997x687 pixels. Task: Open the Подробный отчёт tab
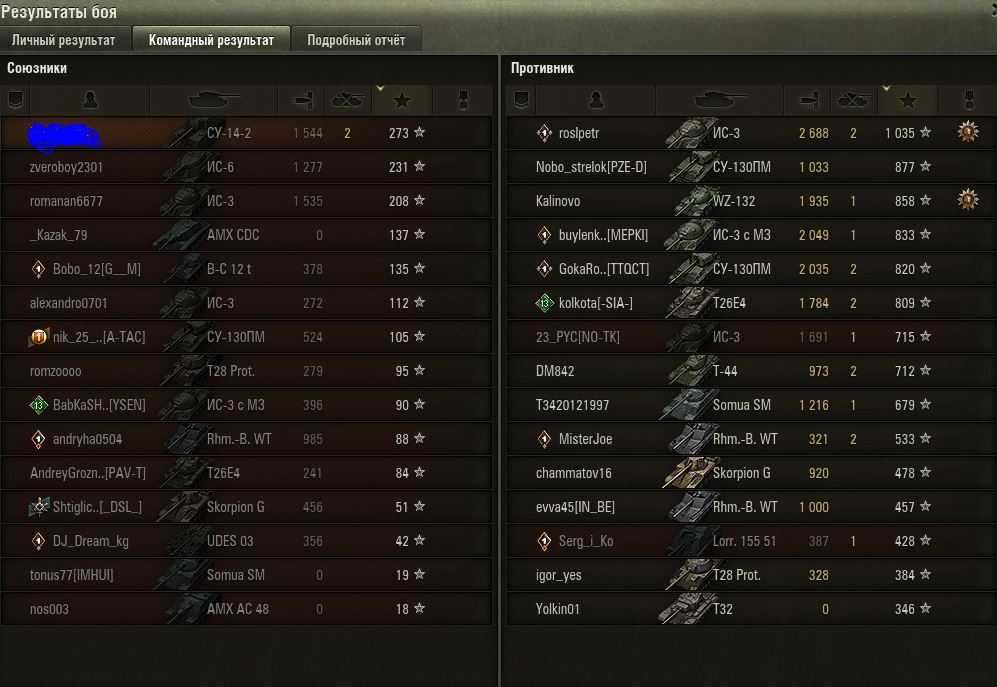pyautogui.click(x=356, y=40)
